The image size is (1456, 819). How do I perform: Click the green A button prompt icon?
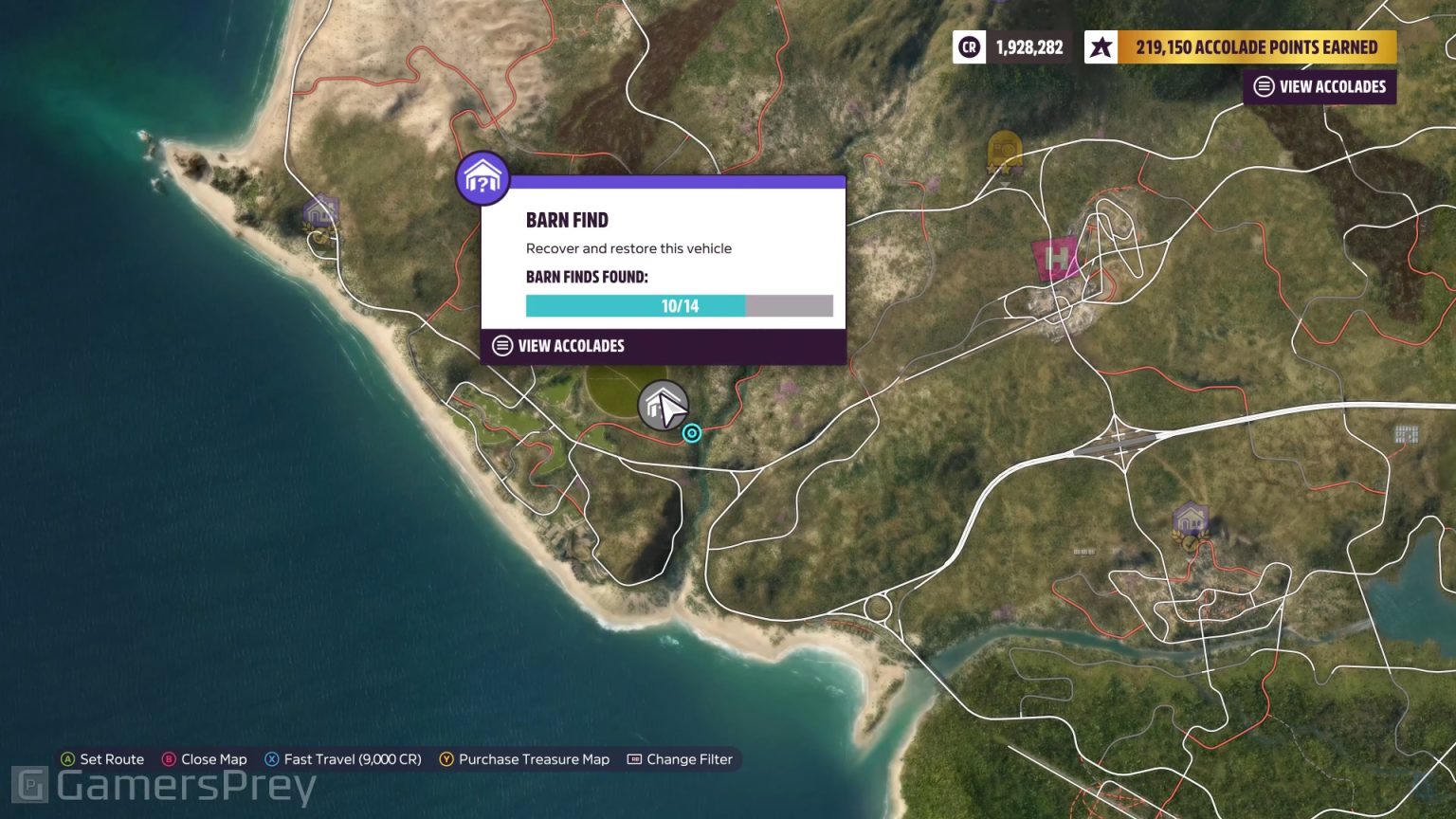[x=67, y=758]
